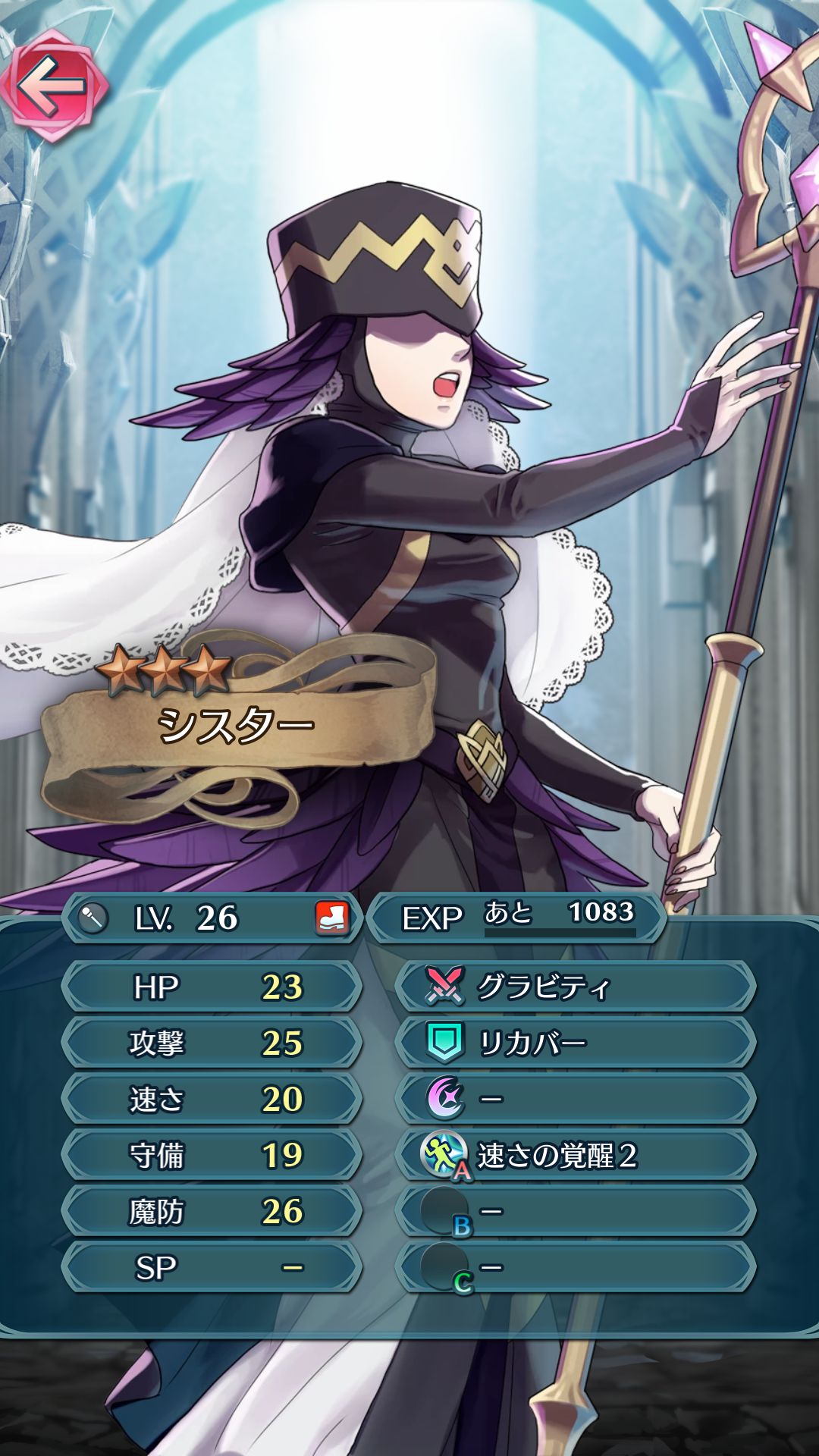Viewport: 819px width, 1456px height.
Task: Tap the リカバー assist skill
Action: (575, 1043)
